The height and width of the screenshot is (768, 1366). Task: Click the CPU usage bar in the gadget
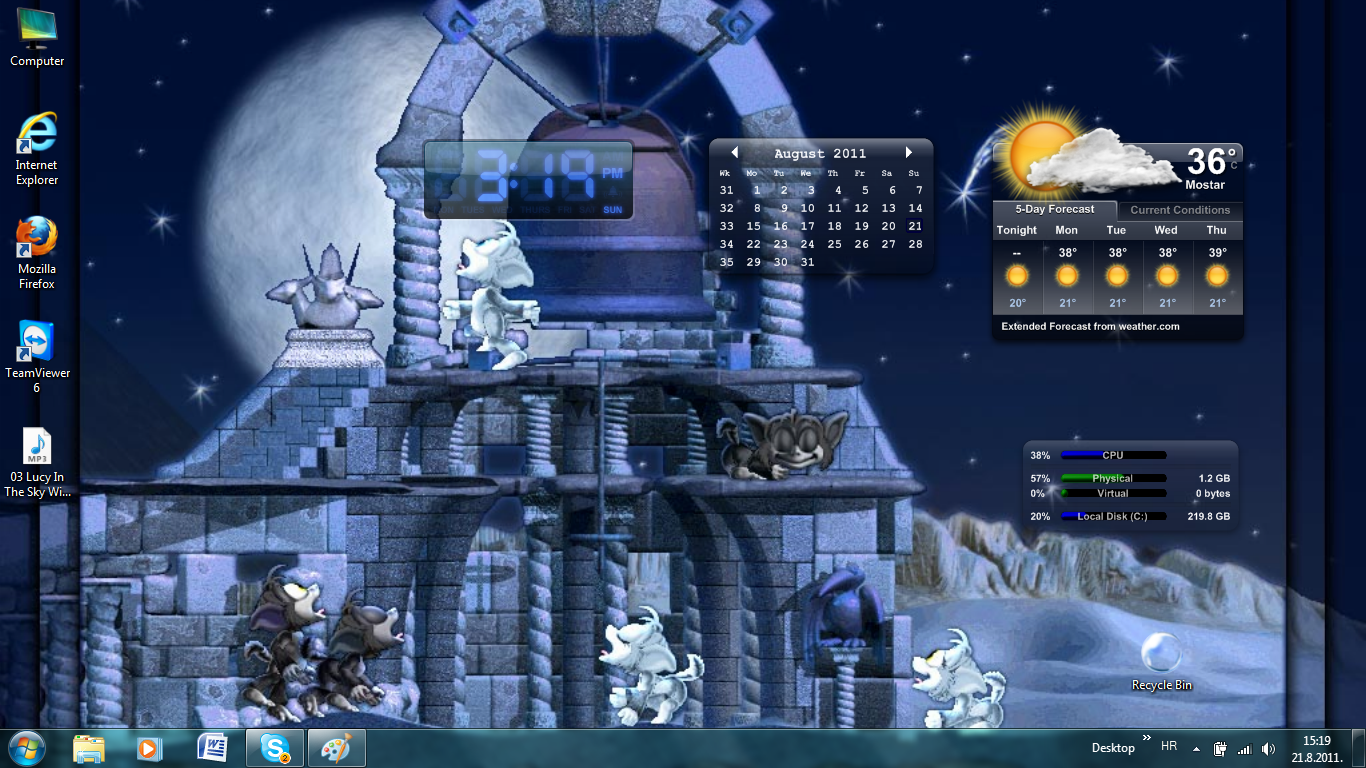click(1113, 455)
